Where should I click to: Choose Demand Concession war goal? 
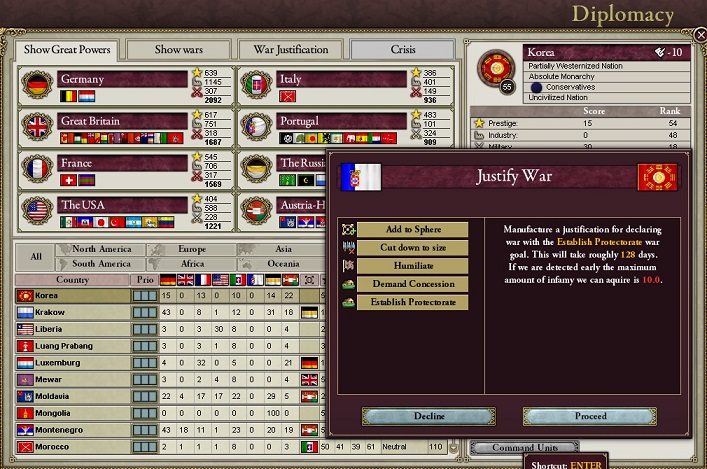[412, 284]
